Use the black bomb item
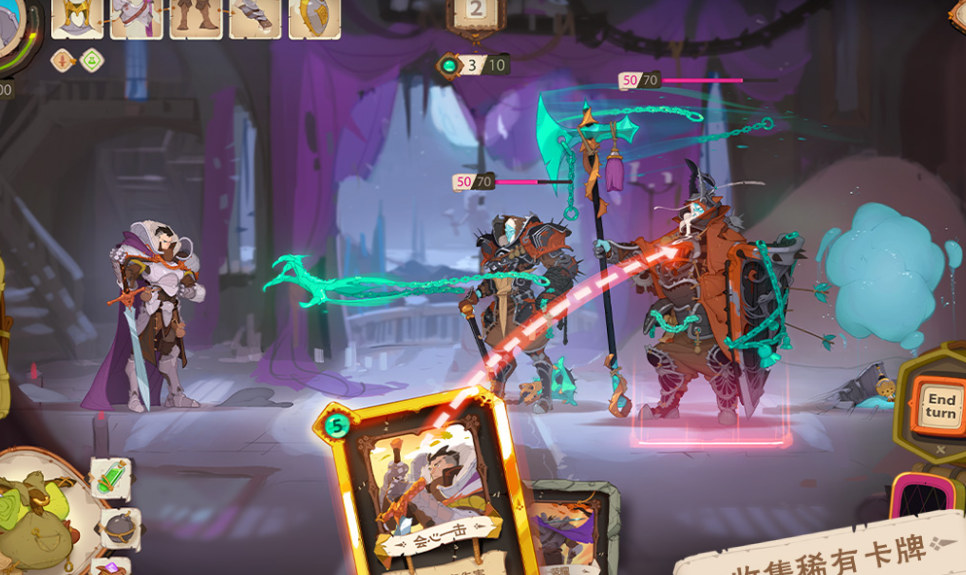The width and height of the screenshot is (966, 575). (121, 527)
